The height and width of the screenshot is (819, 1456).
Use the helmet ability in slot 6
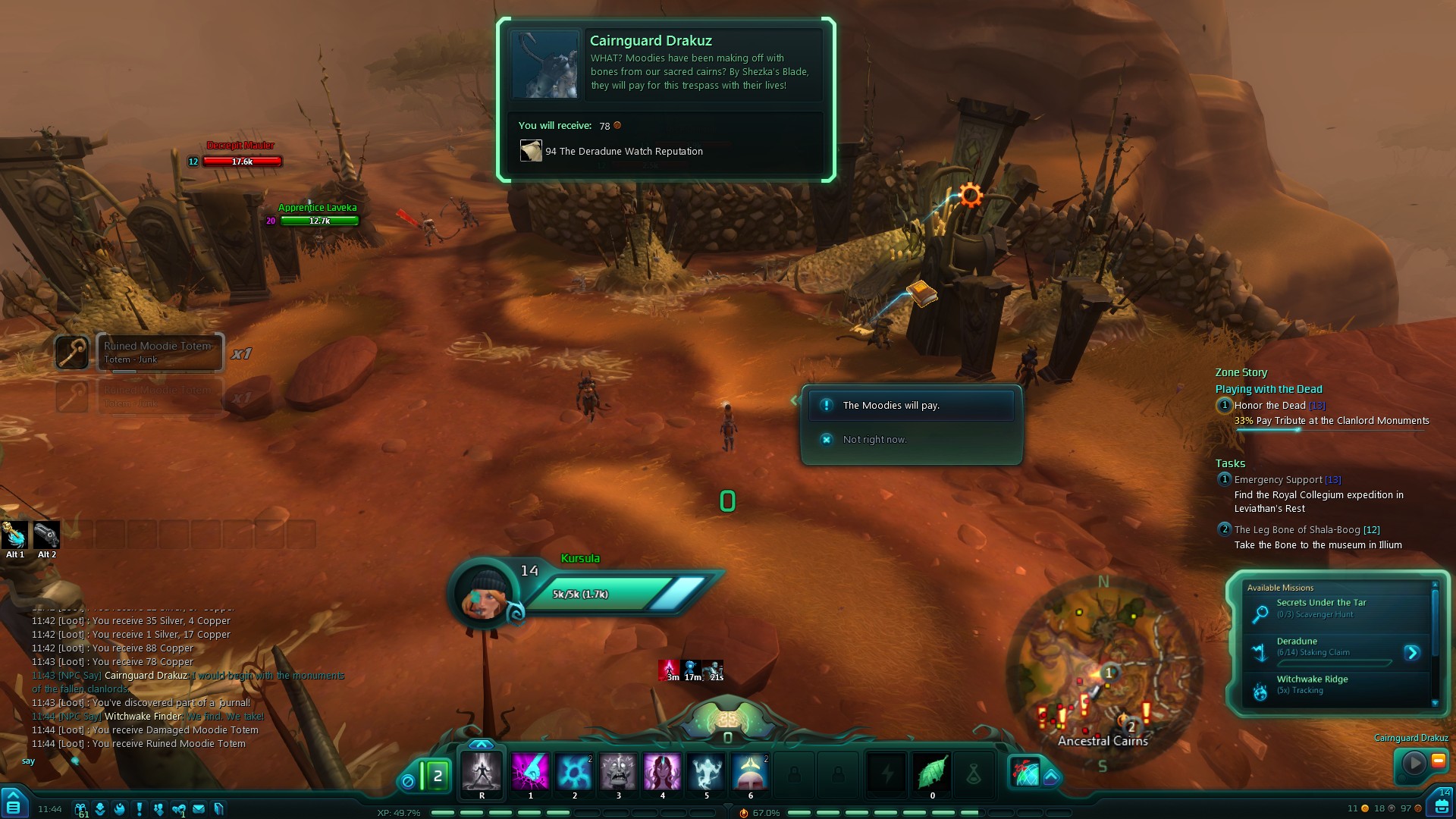click(x=750, y=772)
